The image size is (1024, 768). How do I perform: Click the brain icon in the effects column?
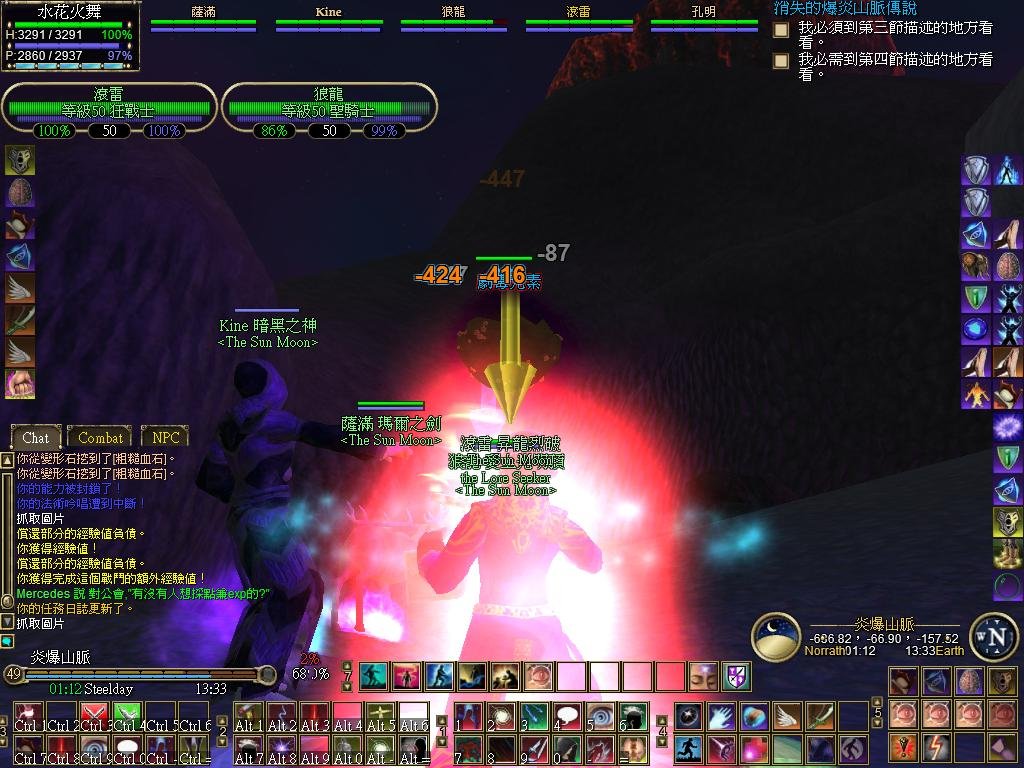tap(20, 193)
